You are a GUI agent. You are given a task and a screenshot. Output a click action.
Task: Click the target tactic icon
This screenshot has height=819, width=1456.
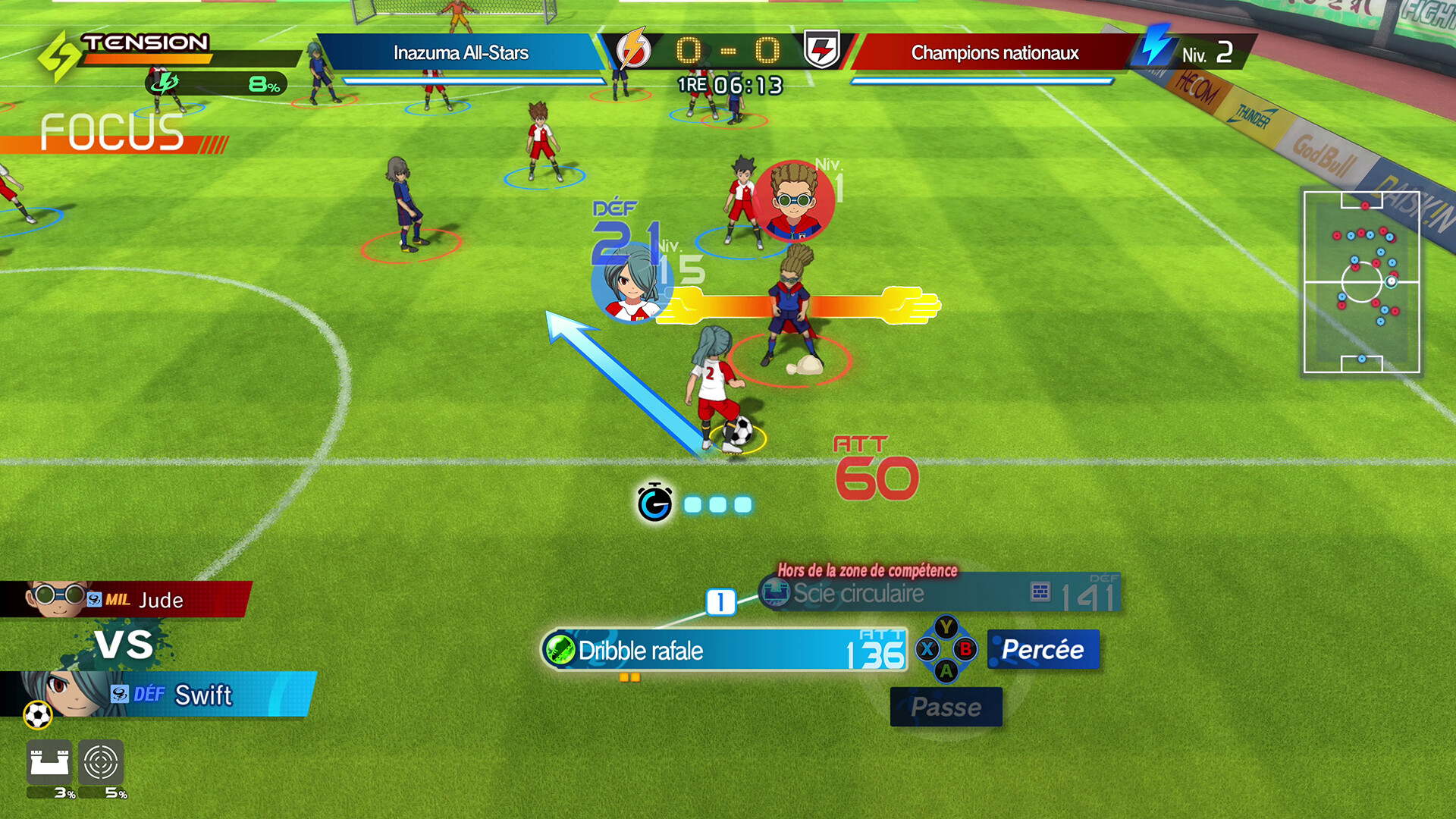[101, 762]
